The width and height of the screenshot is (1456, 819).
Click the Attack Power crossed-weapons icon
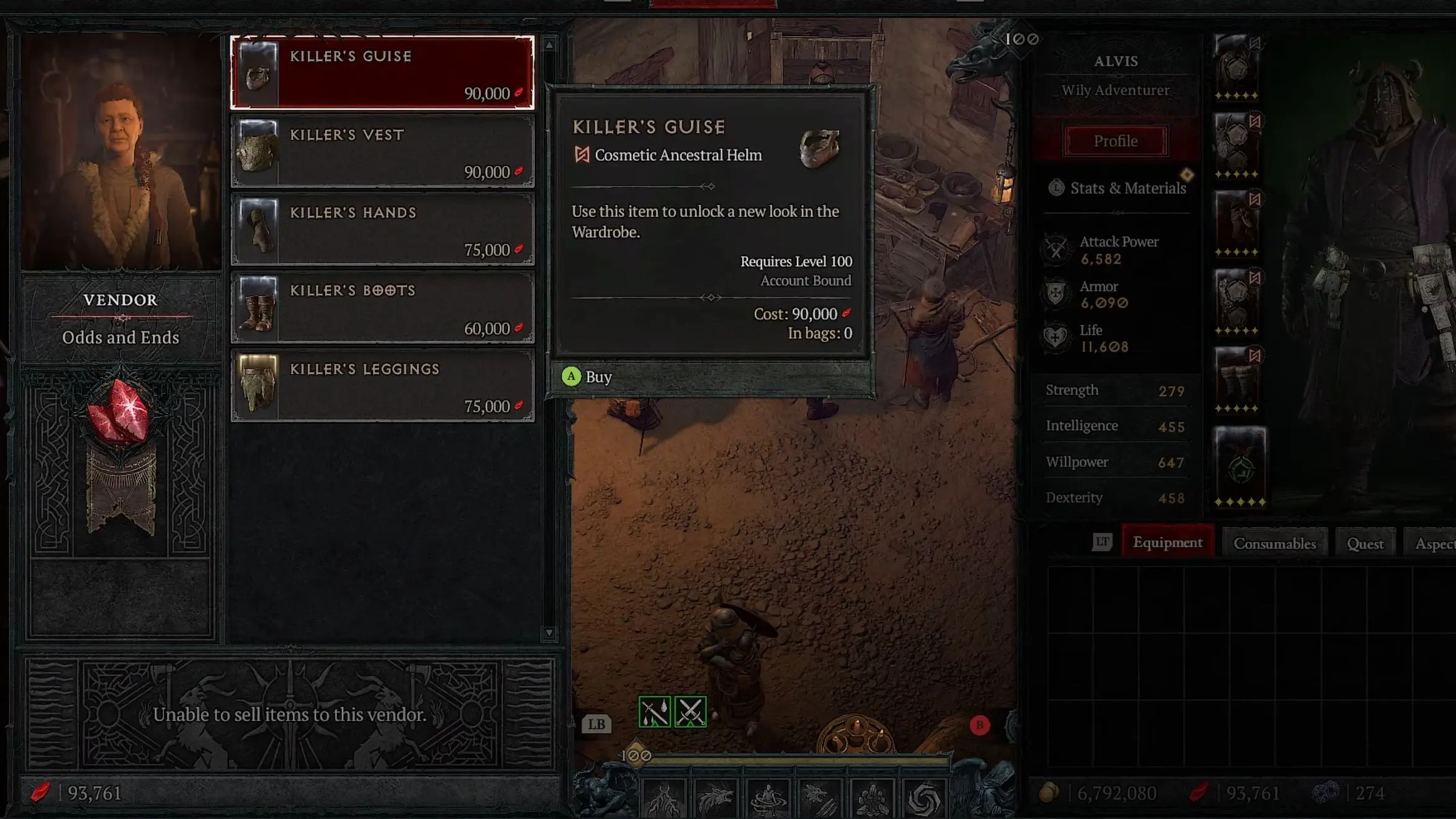[x=1055, y=250]
